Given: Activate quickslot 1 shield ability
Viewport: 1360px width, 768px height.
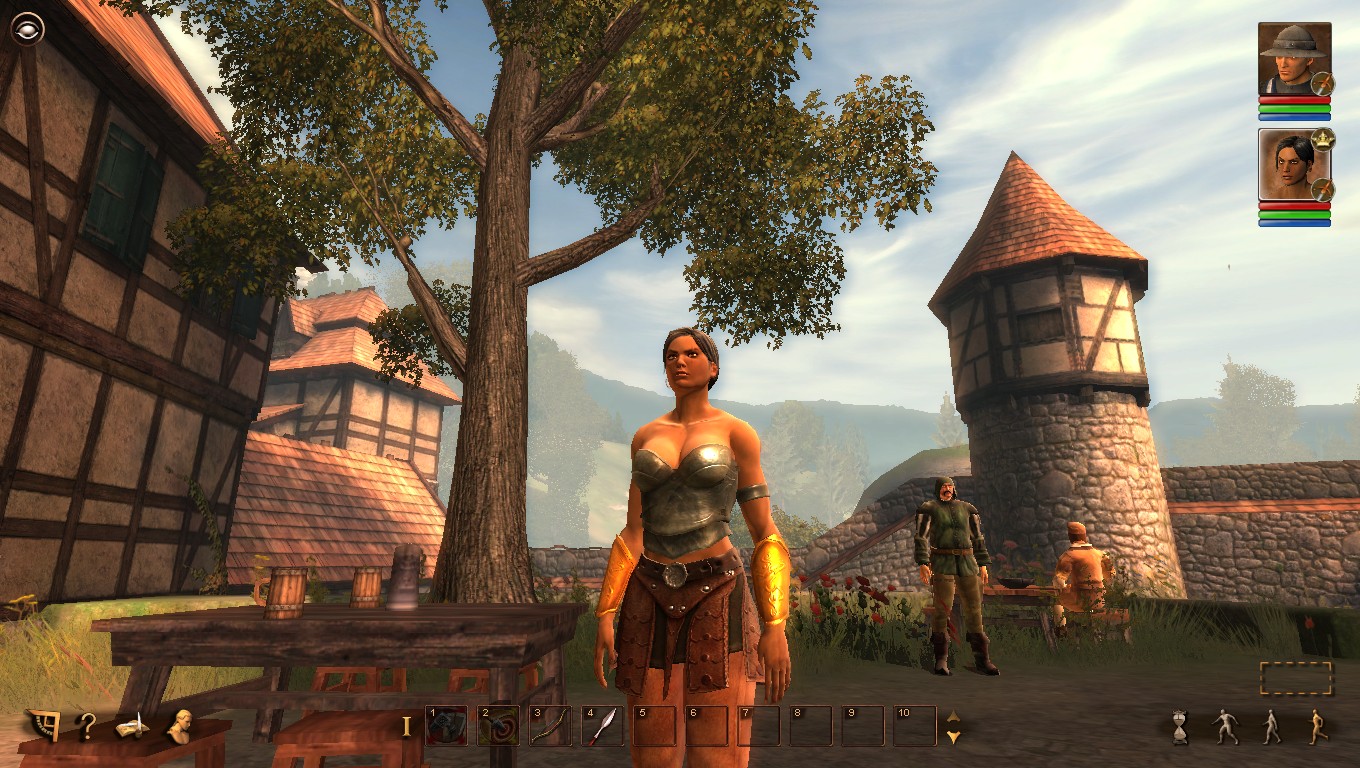Looking at the screenshot, I should pos(446,726).
